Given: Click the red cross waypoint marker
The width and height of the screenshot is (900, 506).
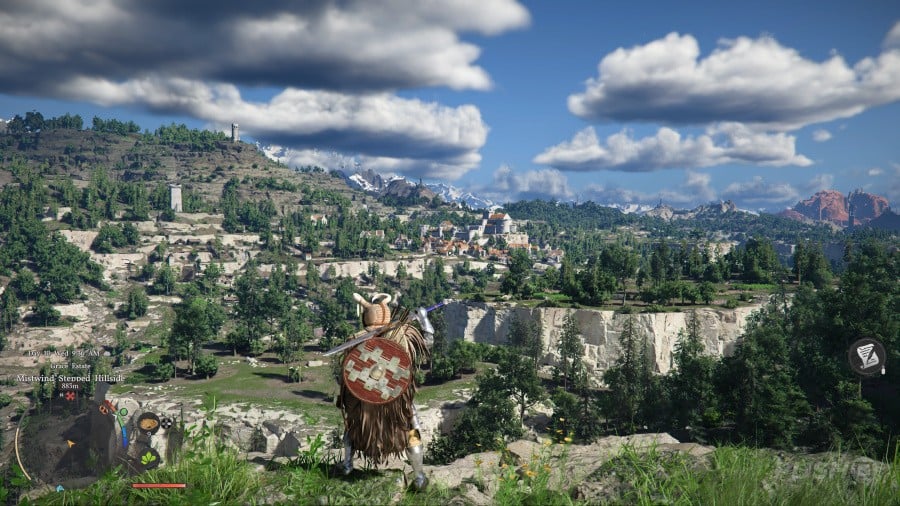Looking at the screenshot, I should point(70,396).
